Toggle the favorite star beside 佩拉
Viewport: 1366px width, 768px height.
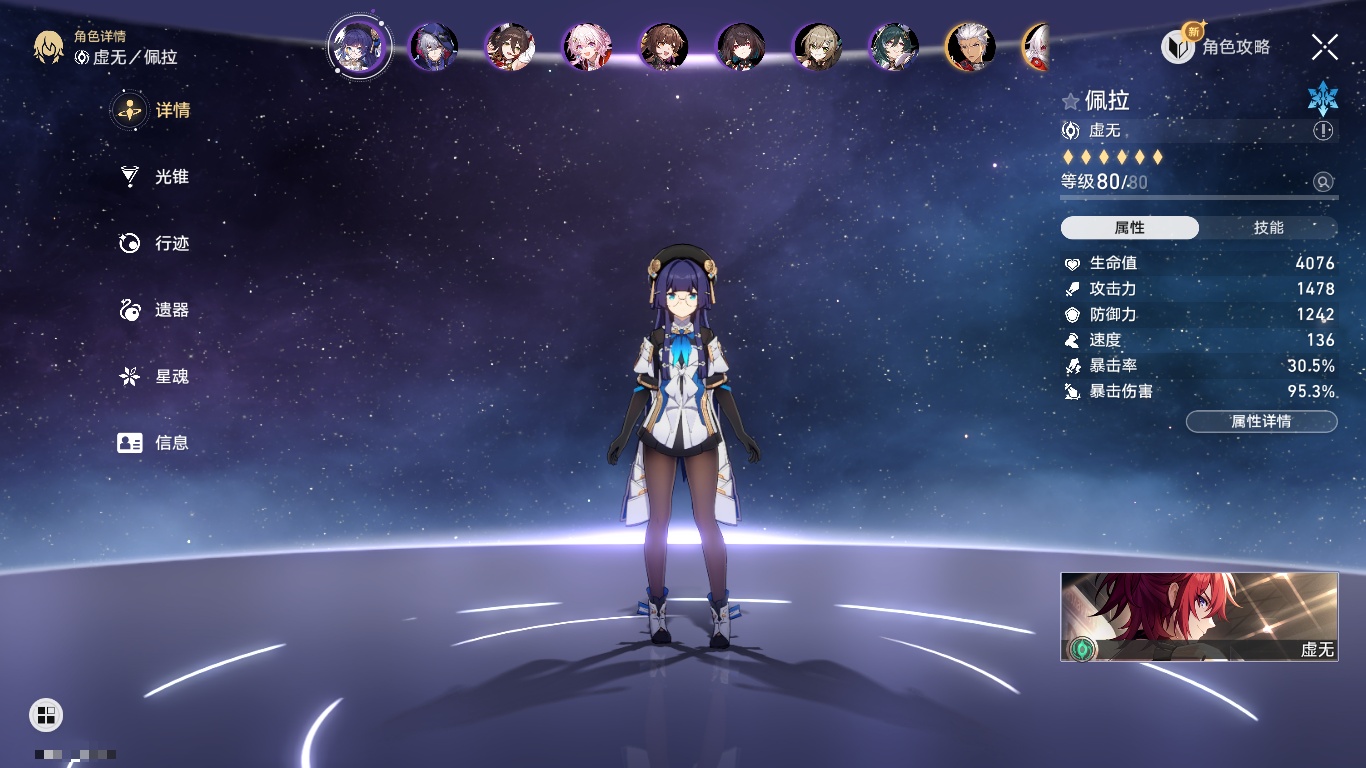(x=1071, y=101)
